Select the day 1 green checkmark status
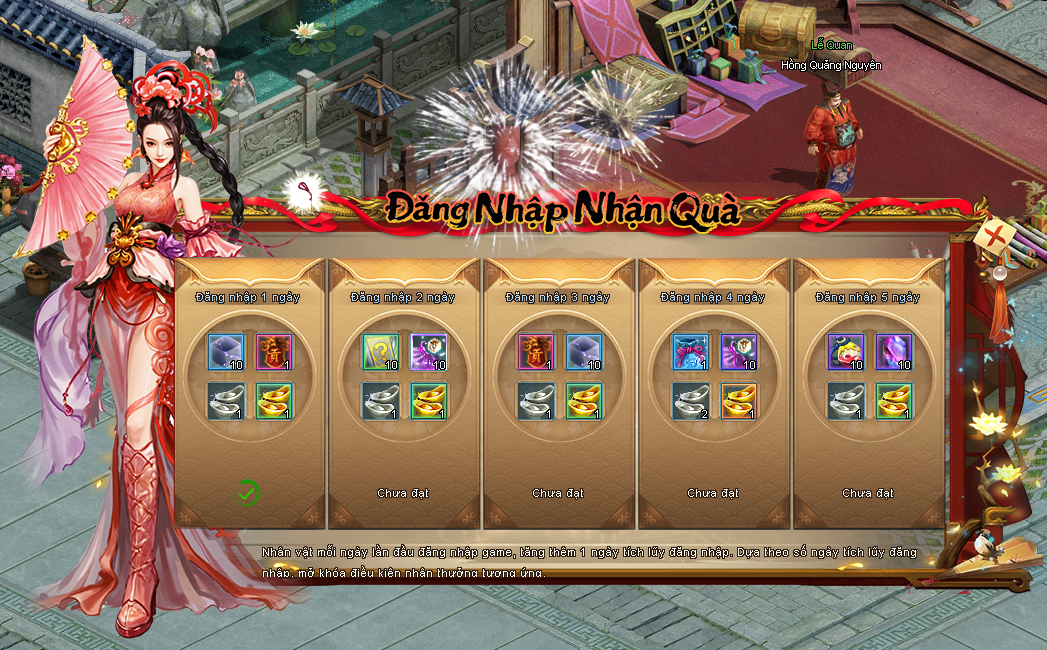Image resolution: width=1047 pixels, height=650 pixels. tap(248, 492)
